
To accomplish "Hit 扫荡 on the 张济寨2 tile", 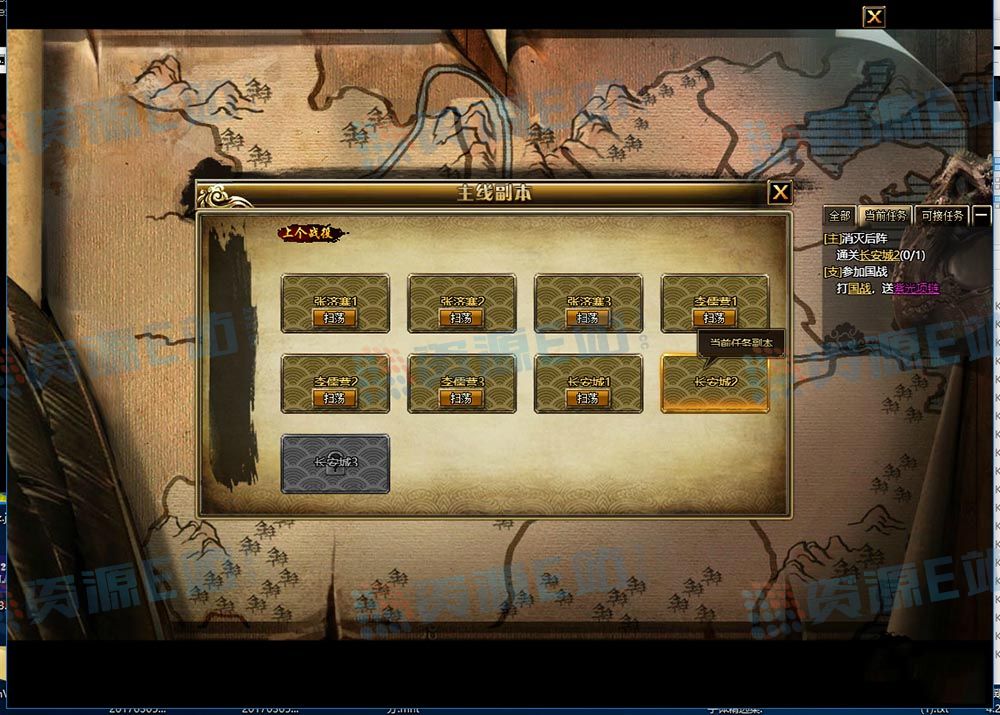I will (461, 318).
